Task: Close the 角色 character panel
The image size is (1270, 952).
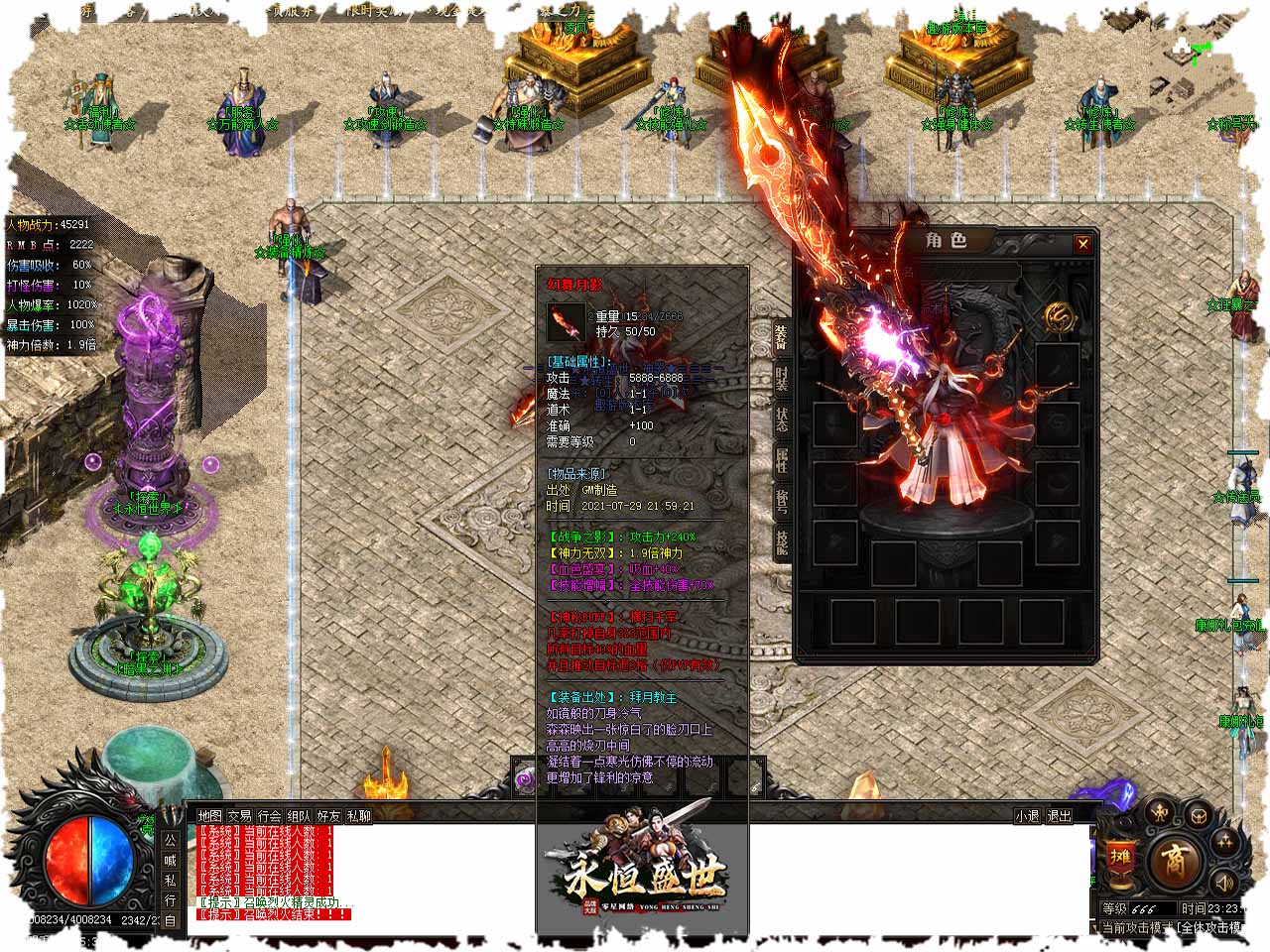Action: (x=1082, y=244)
